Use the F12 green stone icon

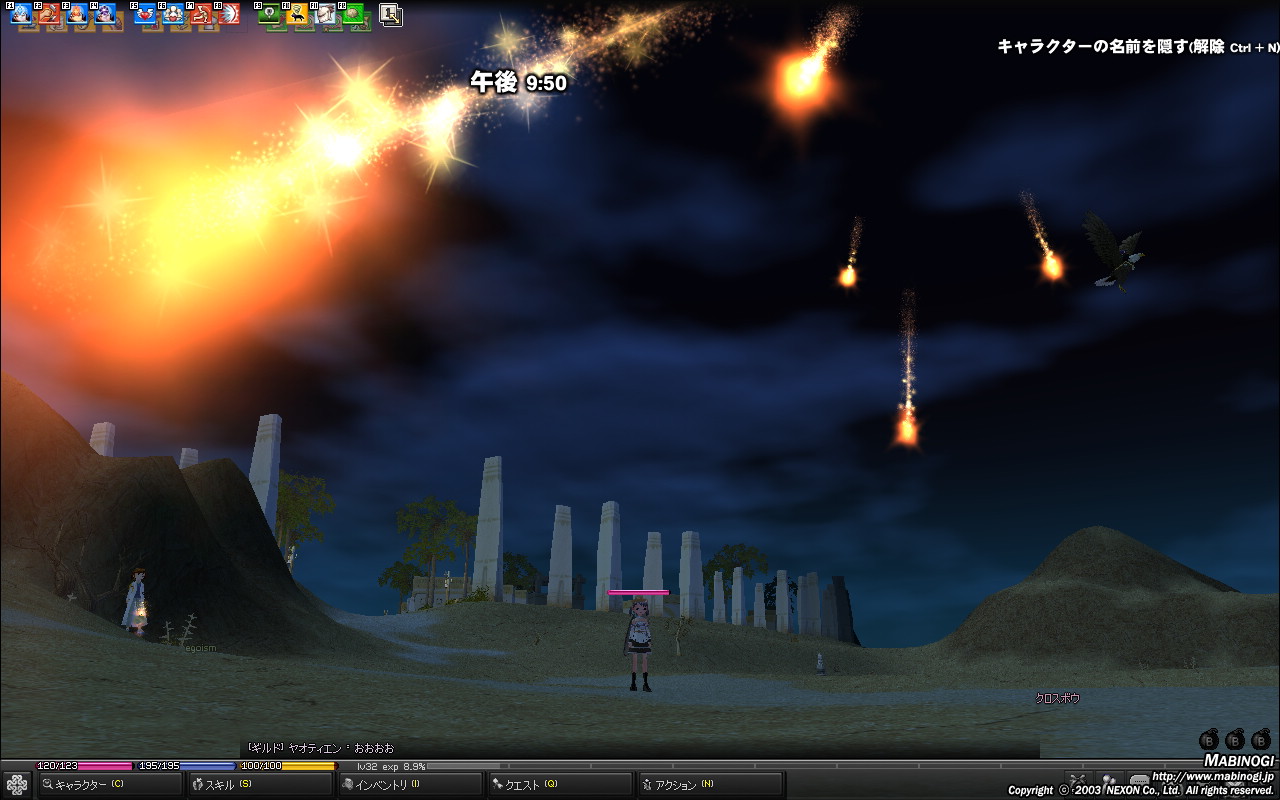tap(353, 15)
